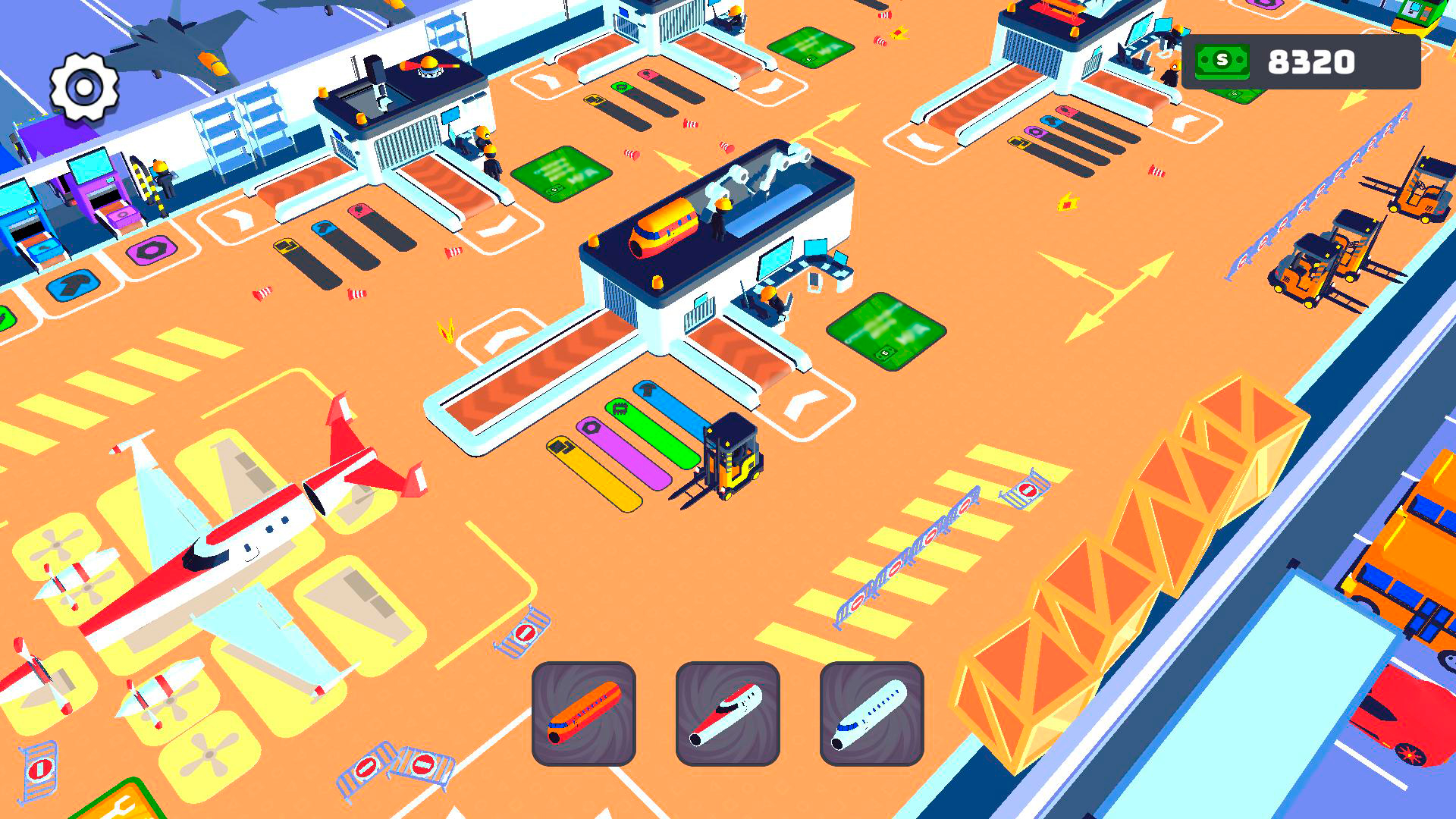1456x819 pixels.
Task: Tap the flashing yellow alert marker
Action: [446, 331]
